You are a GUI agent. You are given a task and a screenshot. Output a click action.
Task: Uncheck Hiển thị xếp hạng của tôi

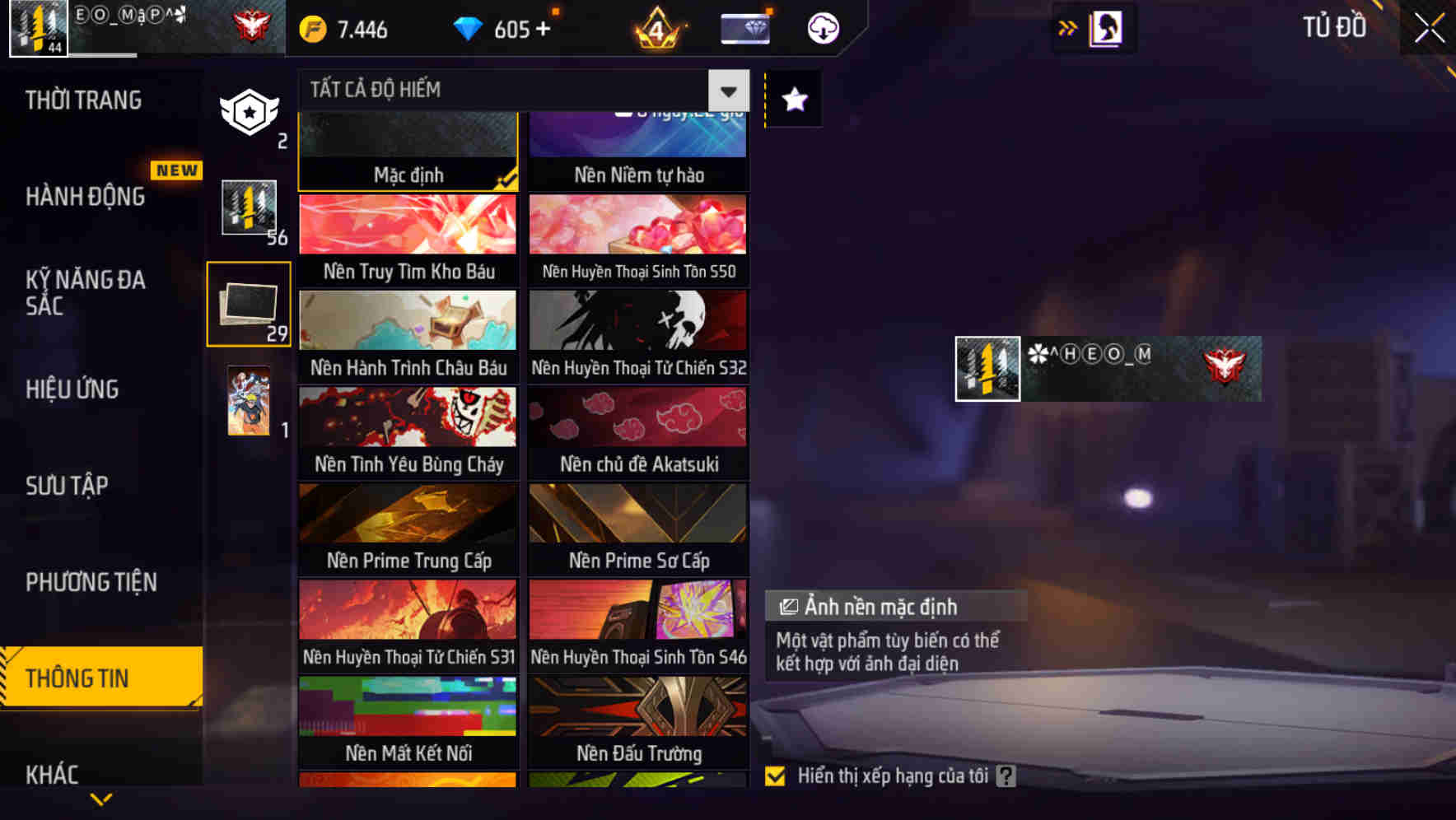point(775,775)
